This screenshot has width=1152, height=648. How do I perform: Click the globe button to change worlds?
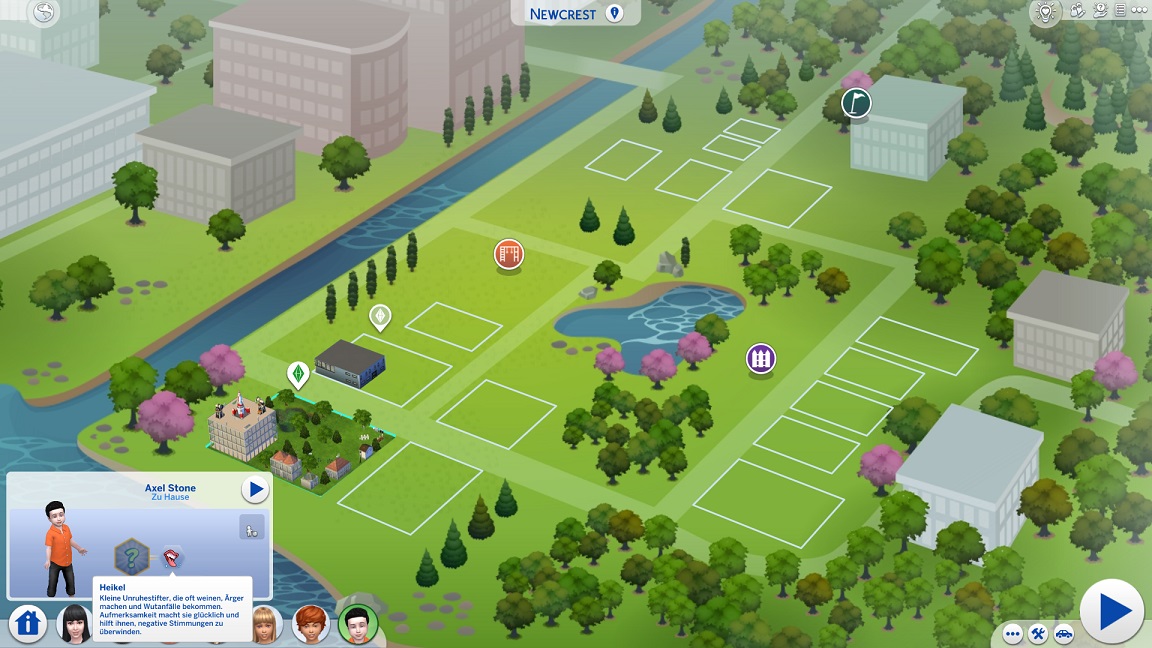(x=45, y=13)
